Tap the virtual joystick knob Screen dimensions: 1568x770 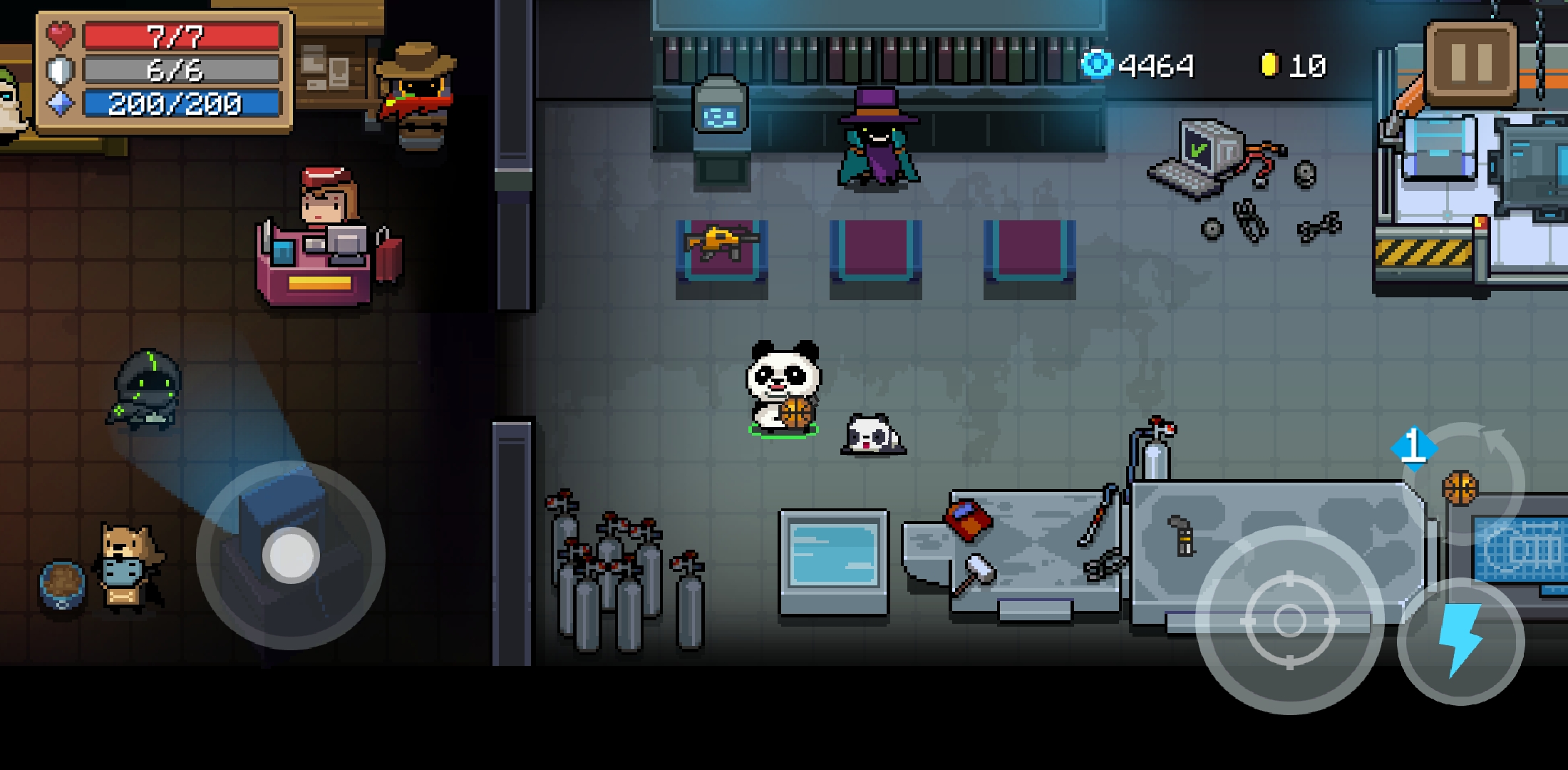[x=291, y=555]
